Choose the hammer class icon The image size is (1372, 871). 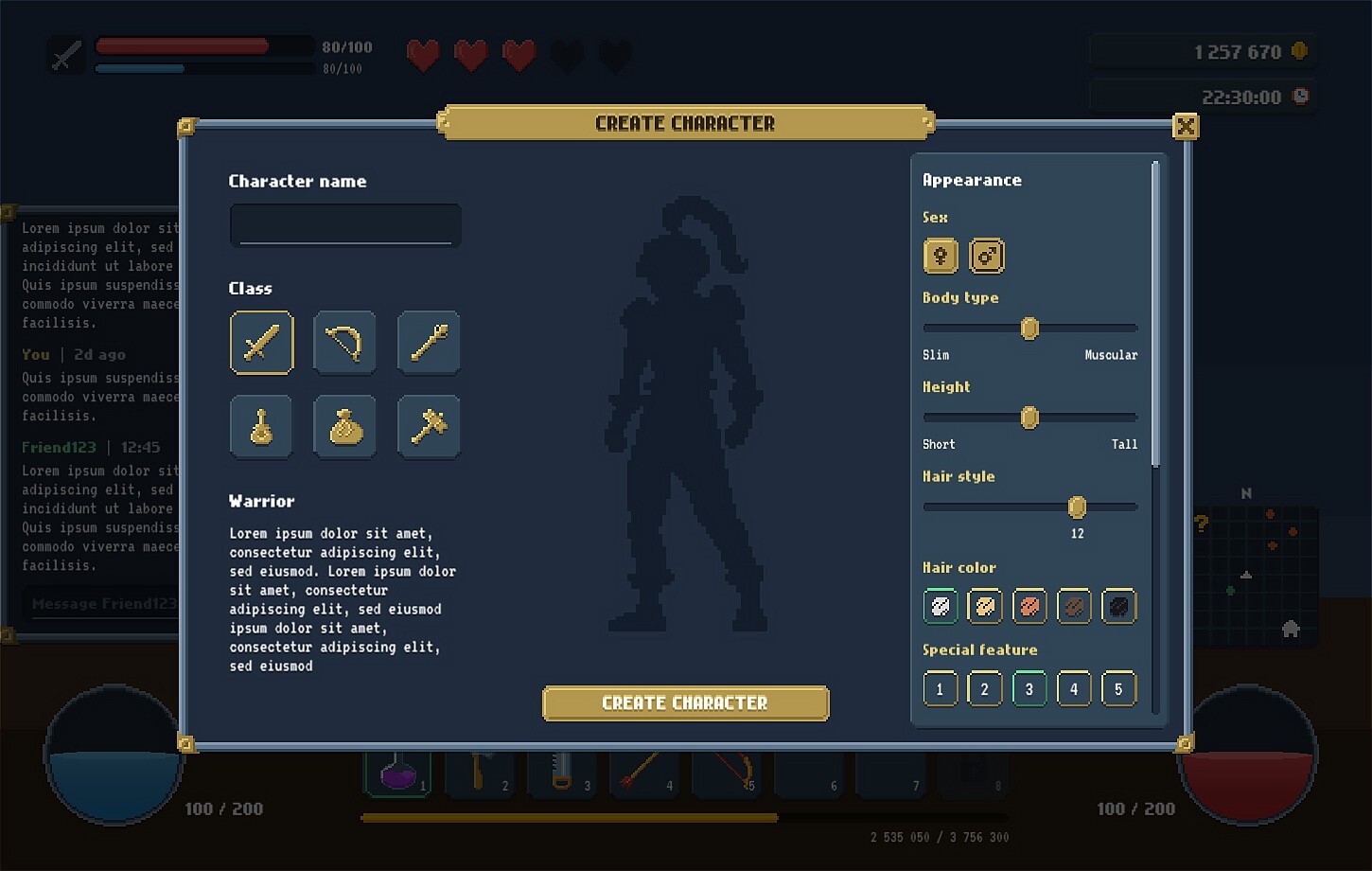428,426
